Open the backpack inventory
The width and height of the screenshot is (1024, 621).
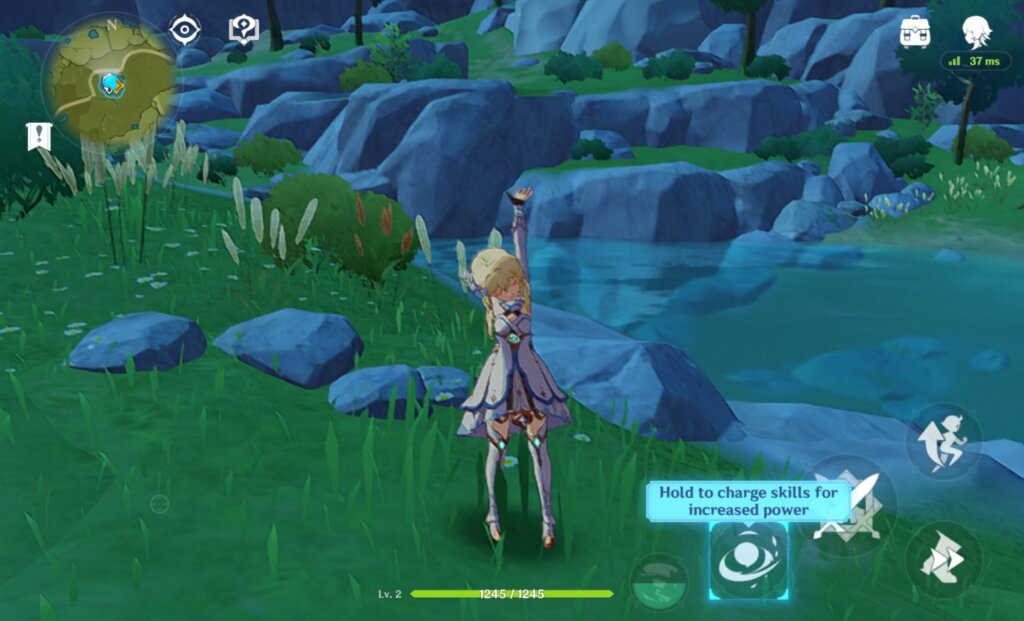915,32
